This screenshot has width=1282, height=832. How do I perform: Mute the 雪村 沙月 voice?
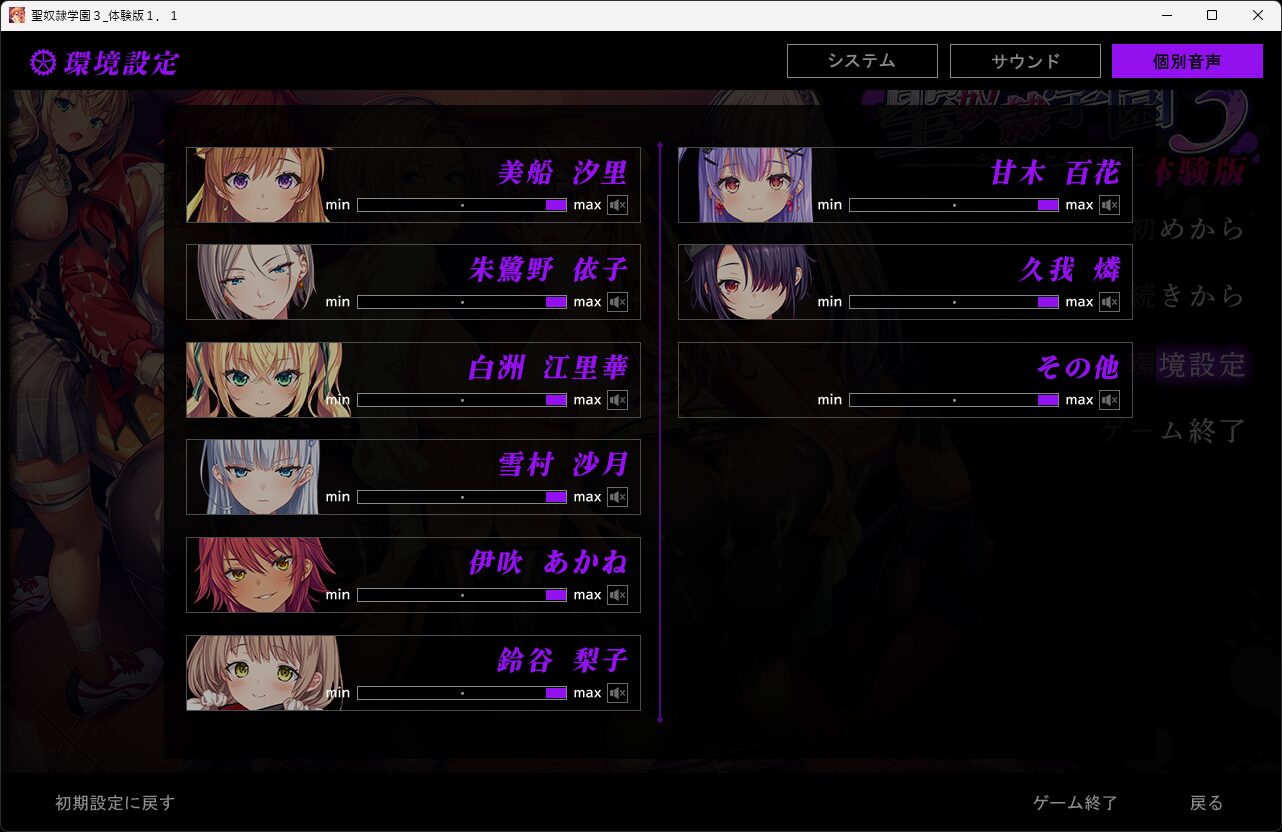617,497
